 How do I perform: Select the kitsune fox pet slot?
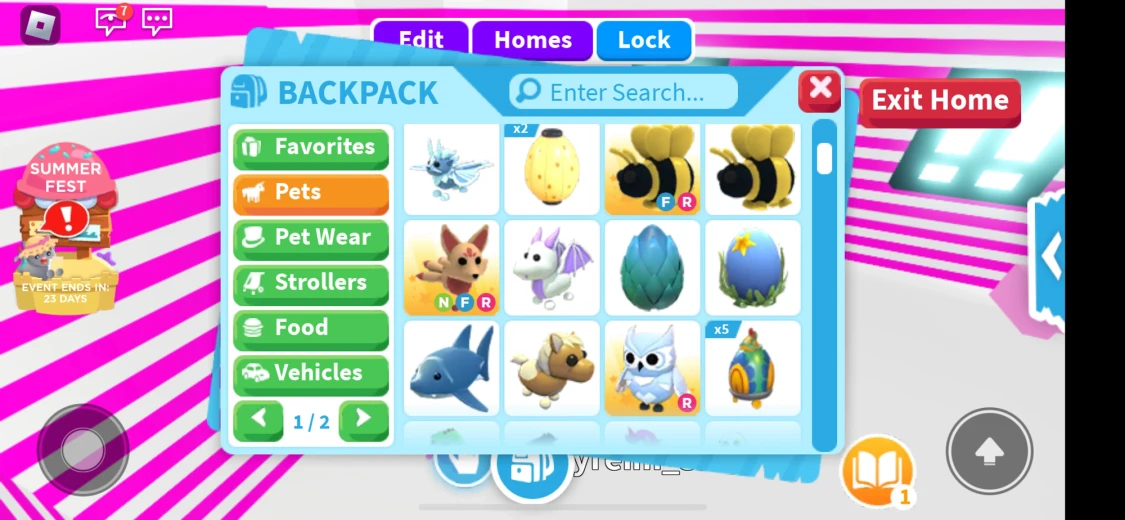click(x=451, y=267)
